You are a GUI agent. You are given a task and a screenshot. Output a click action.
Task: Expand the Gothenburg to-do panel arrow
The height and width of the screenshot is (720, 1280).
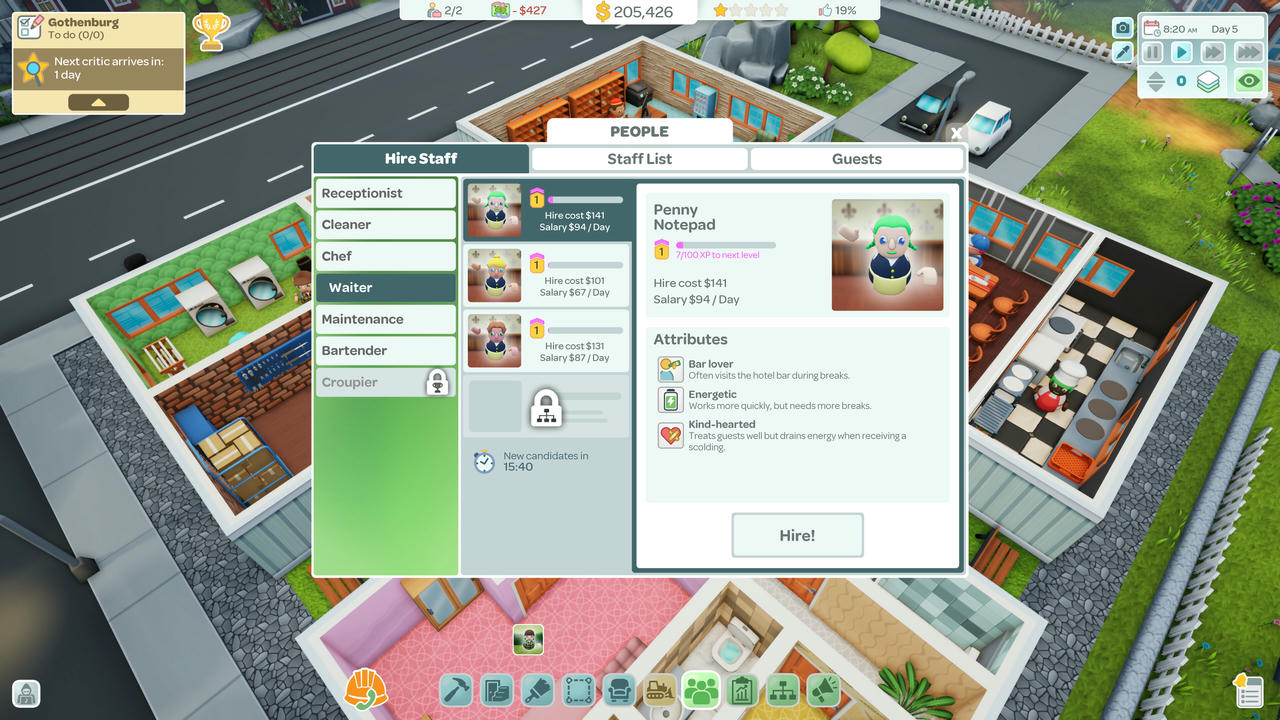(x=98, y=102)
